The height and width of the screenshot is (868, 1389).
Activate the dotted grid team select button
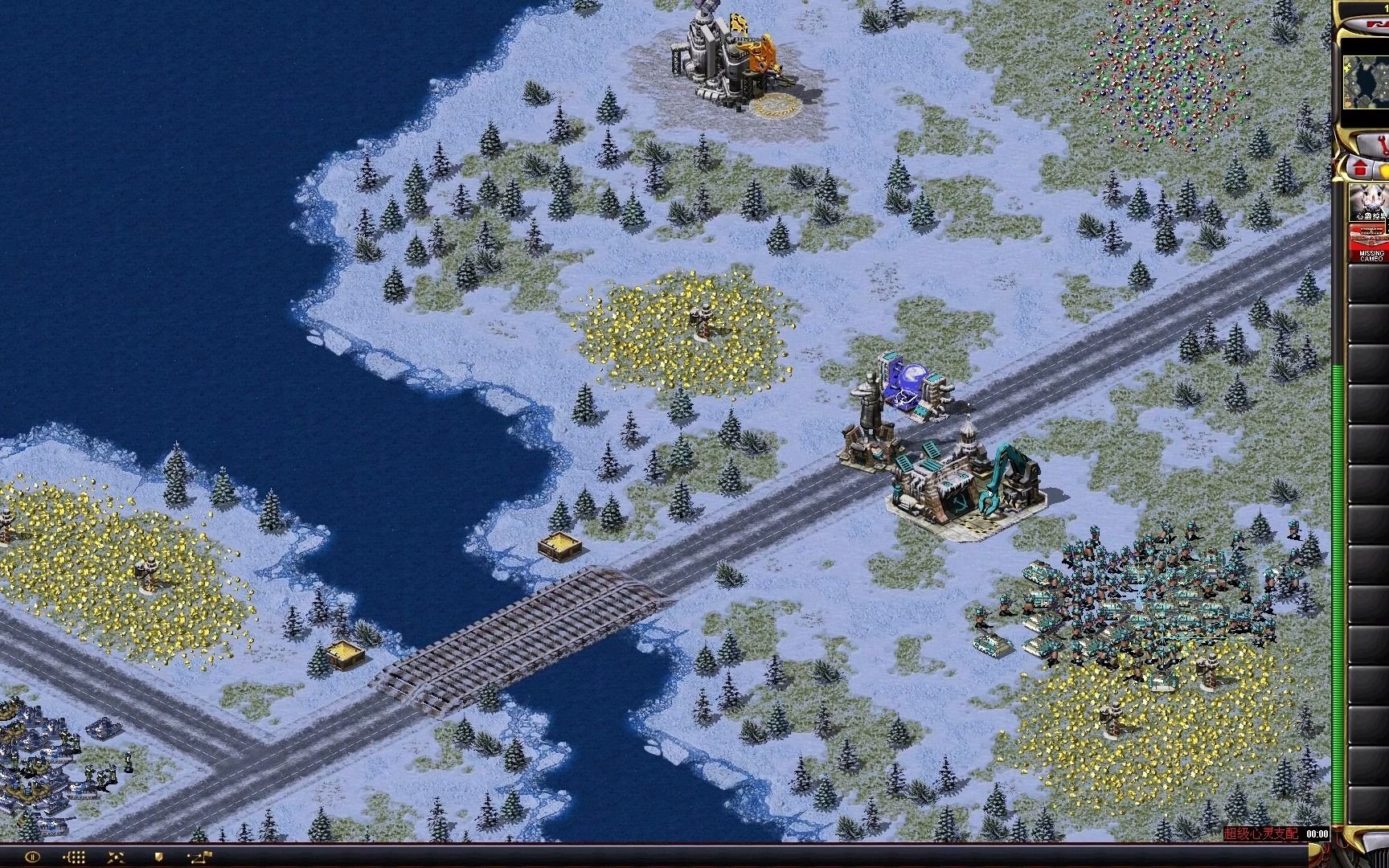(74, 857)
